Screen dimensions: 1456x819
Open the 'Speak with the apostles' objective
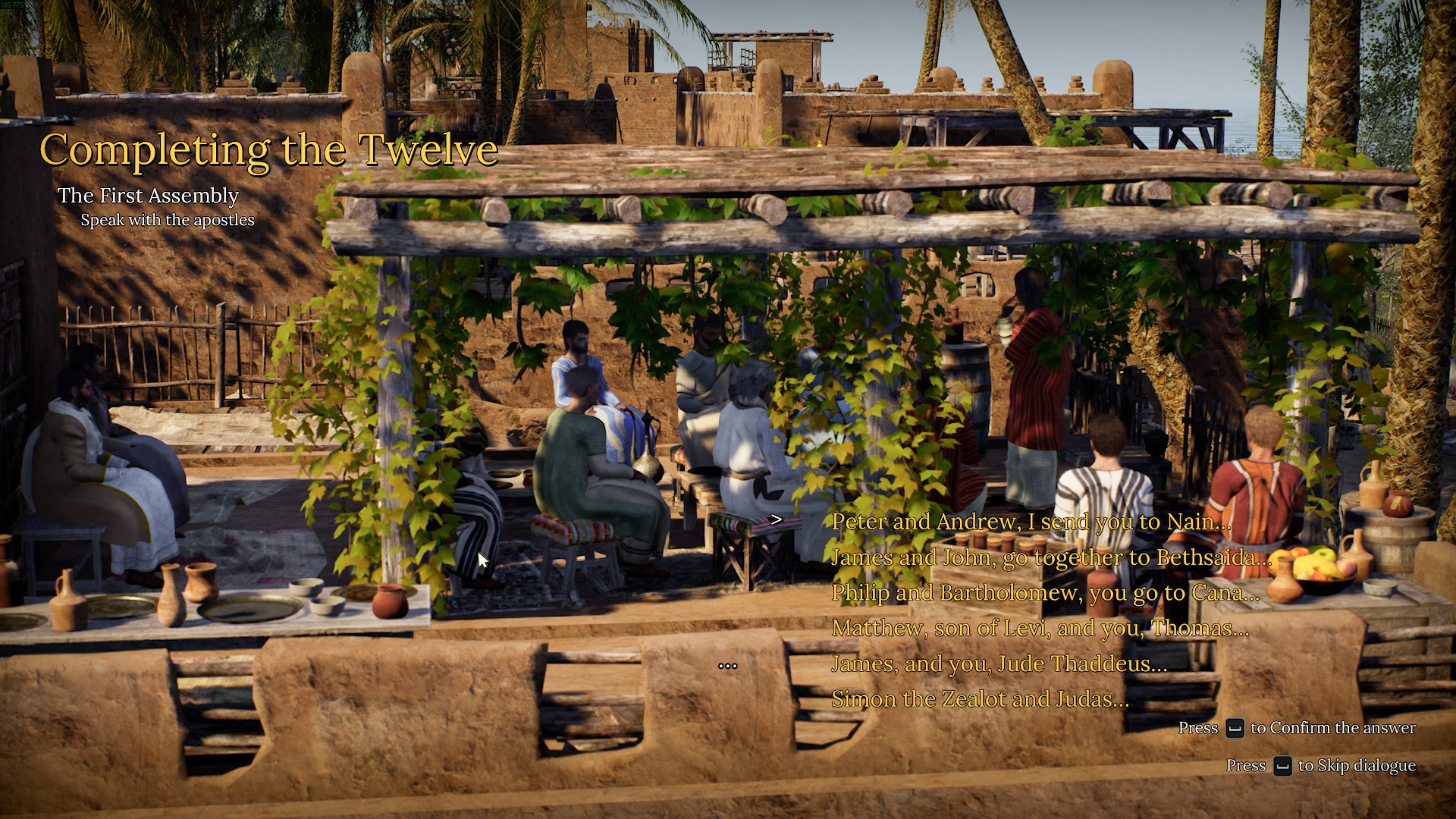point(168,221)
